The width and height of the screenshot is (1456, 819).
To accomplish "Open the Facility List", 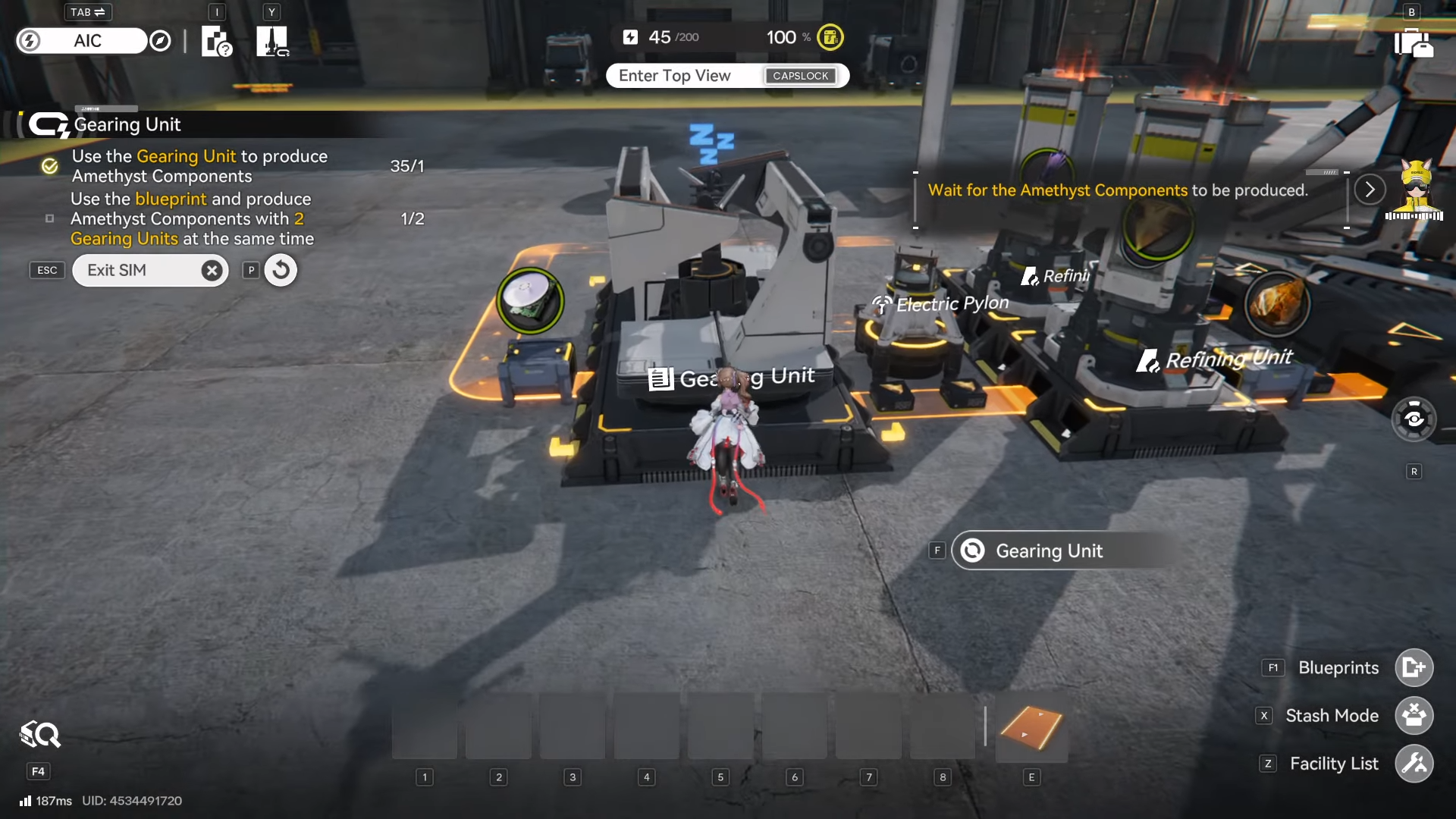I will pos(1414,764).
